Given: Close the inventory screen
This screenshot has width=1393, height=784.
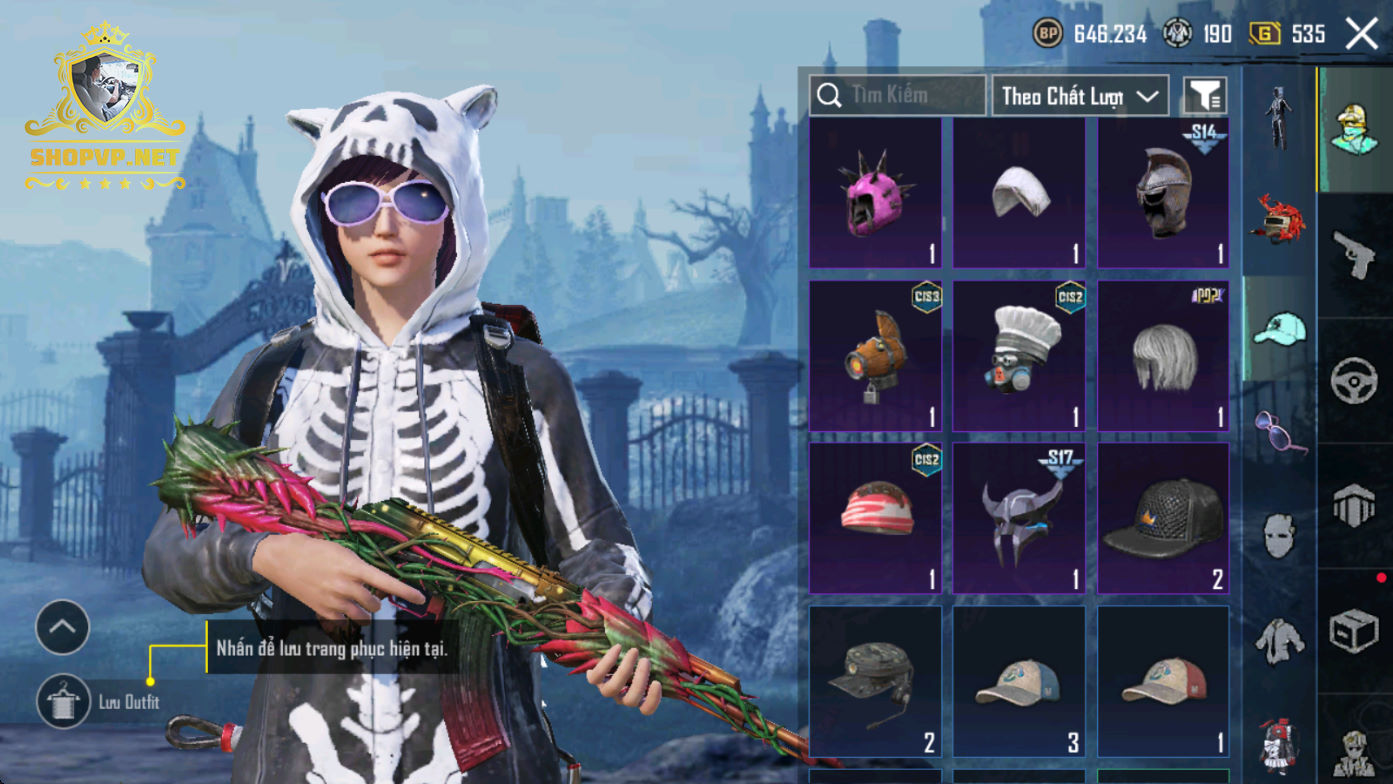Looking at the screenshot, I should 1361,34.
